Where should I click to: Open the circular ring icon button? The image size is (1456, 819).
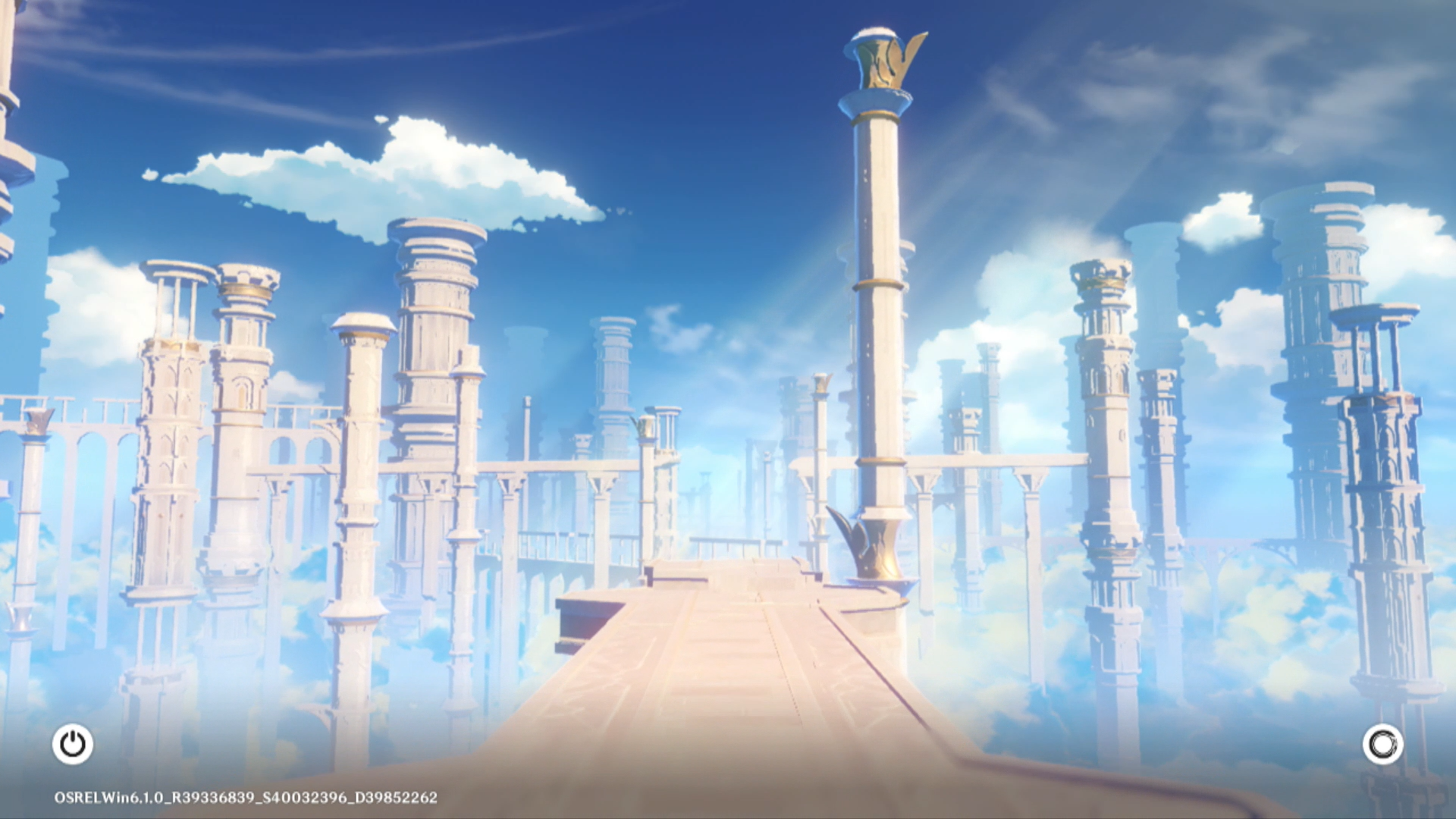[1382, 744]
